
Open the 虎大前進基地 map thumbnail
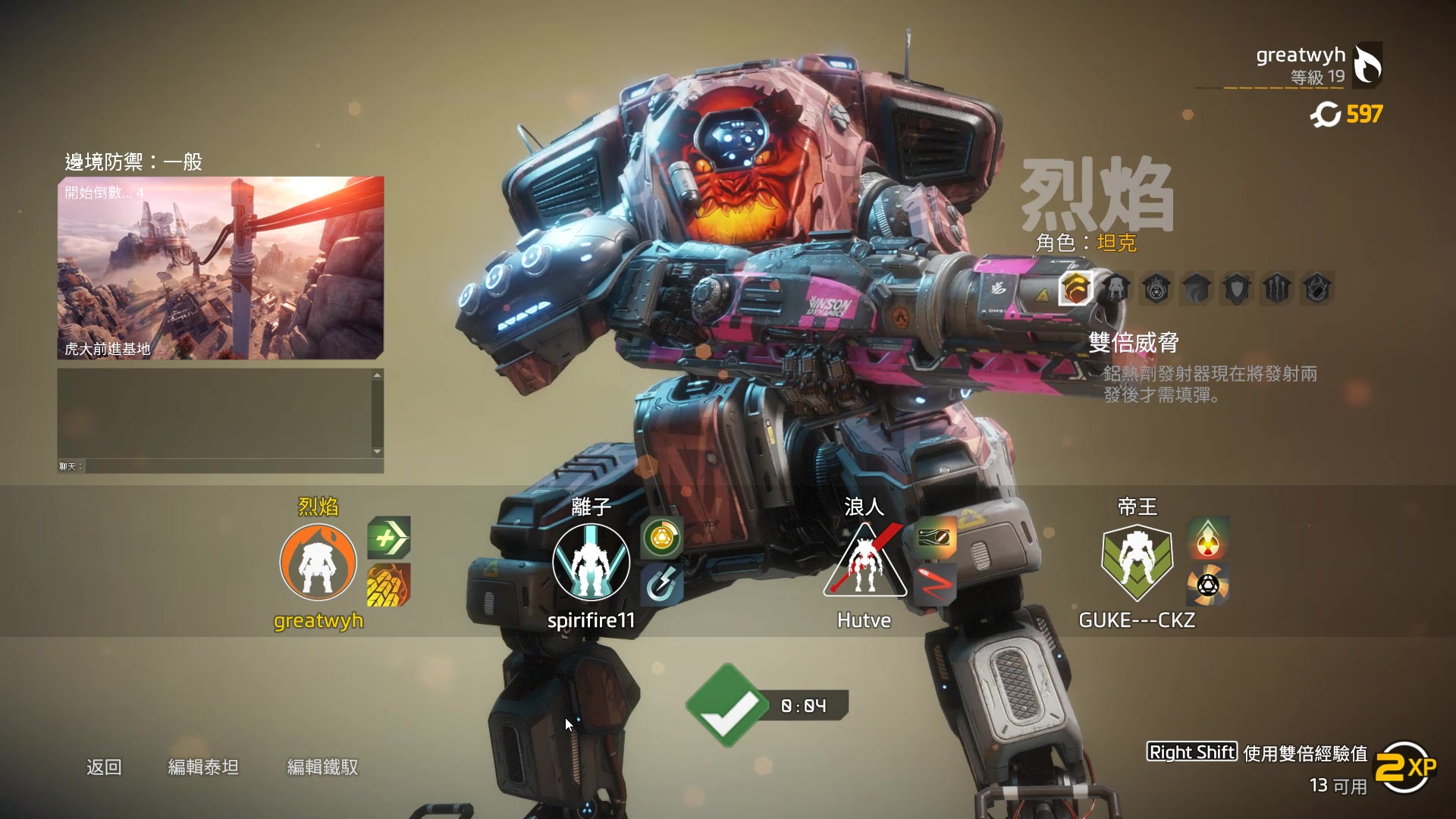221,268
